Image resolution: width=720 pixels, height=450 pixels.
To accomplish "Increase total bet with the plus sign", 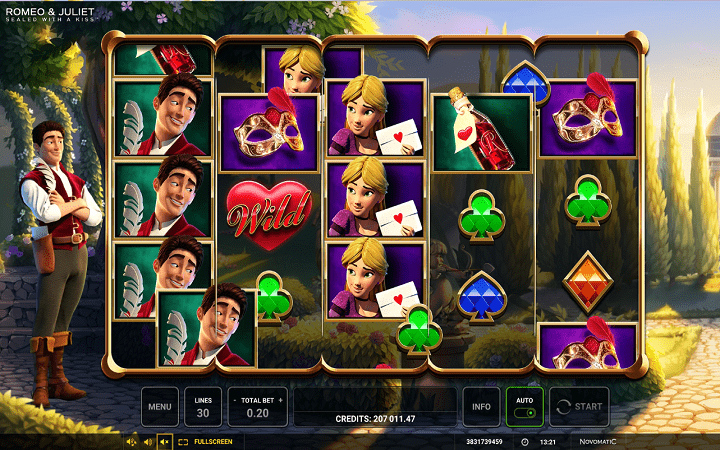I will pyautogui.click(x=280, y=400).
